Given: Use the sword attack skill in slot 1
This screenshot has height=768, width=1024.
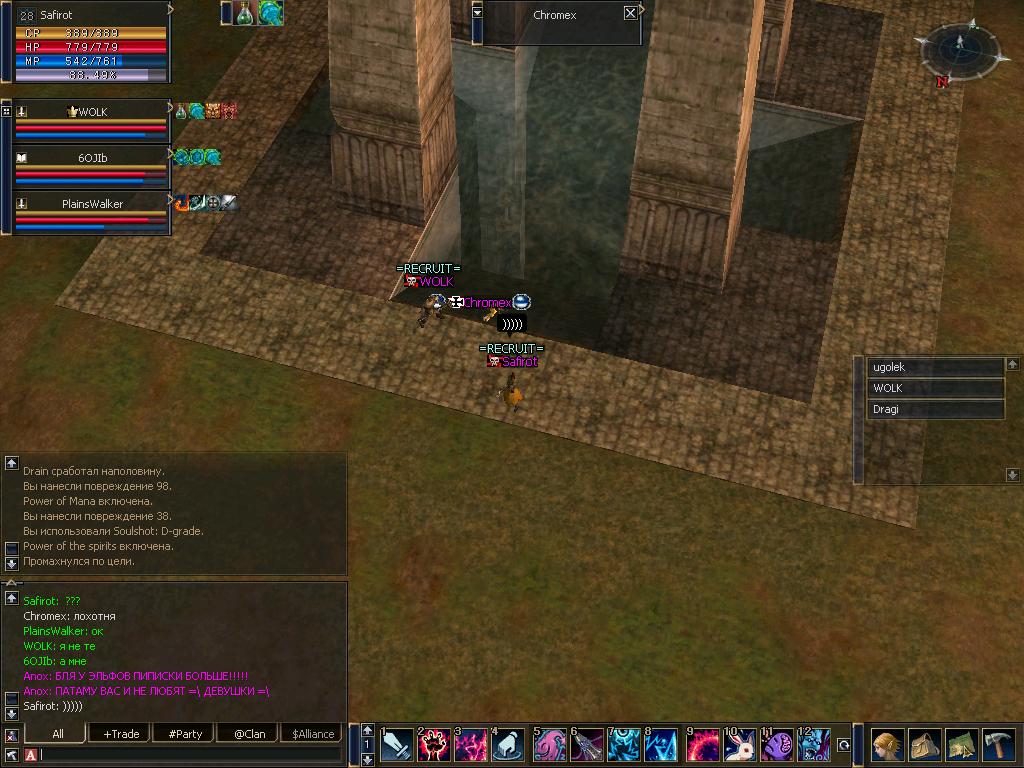Looking at the screenshot, I should (x=397, y=745).
